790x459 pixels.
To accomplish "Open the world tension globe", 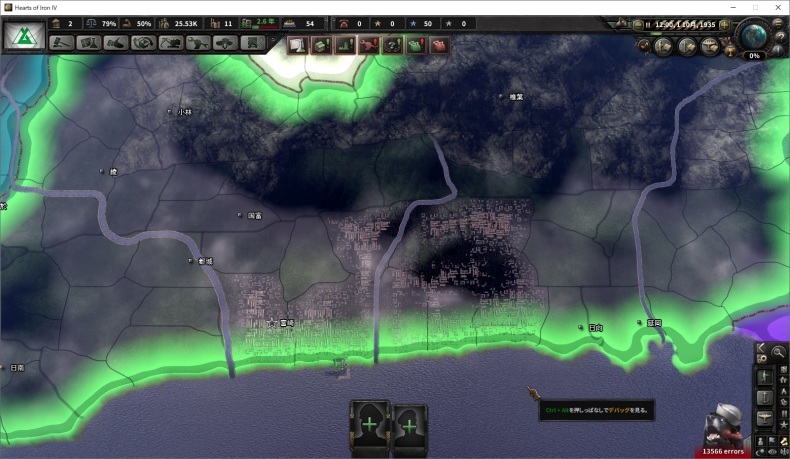I will 754,33.
